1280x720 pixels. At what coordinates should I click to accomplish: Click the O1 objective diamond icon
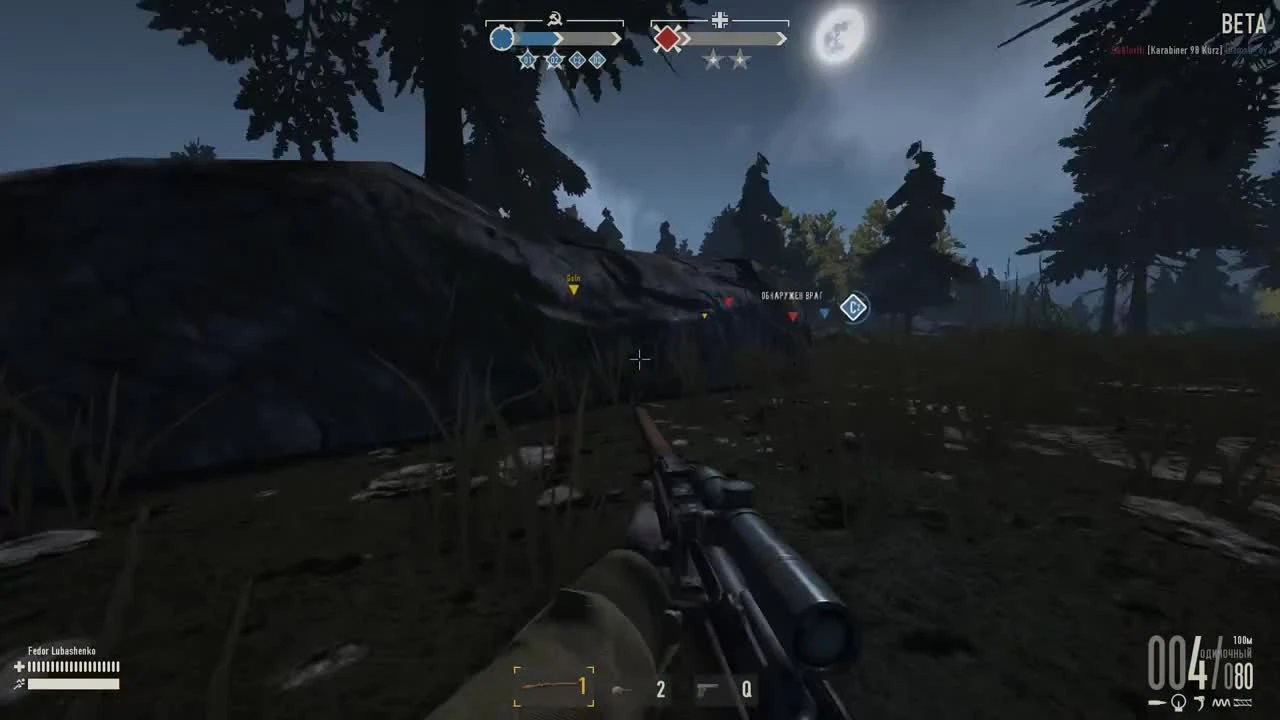point(528,60)
